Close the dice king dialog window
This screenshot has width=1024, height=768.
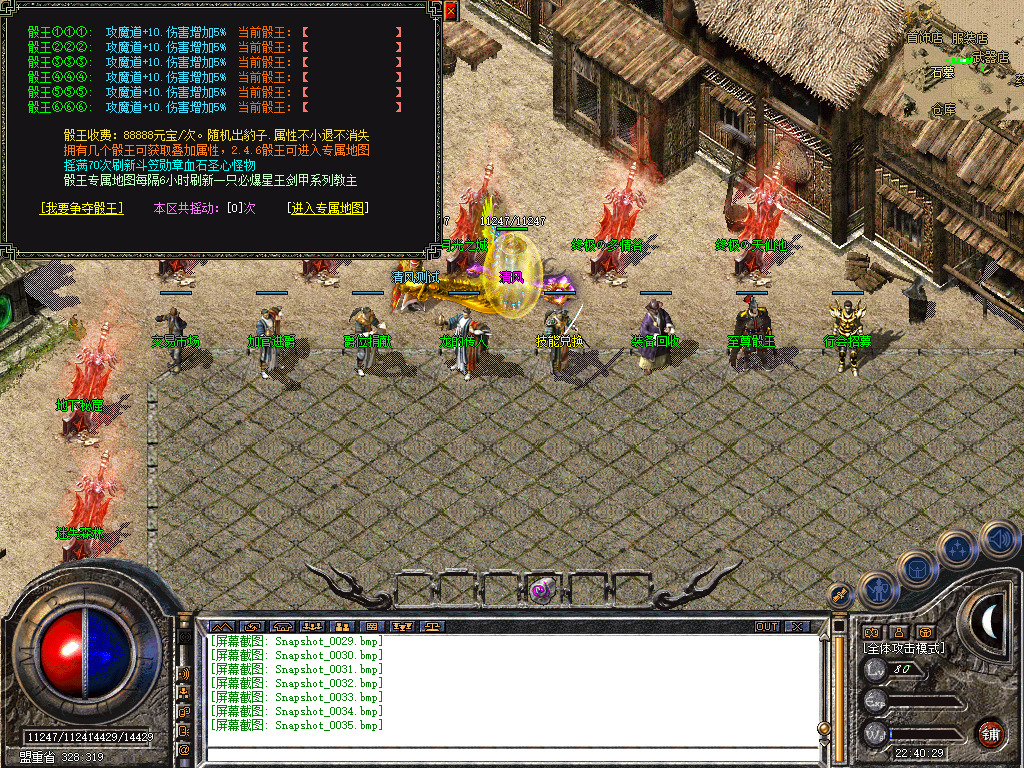451,11
